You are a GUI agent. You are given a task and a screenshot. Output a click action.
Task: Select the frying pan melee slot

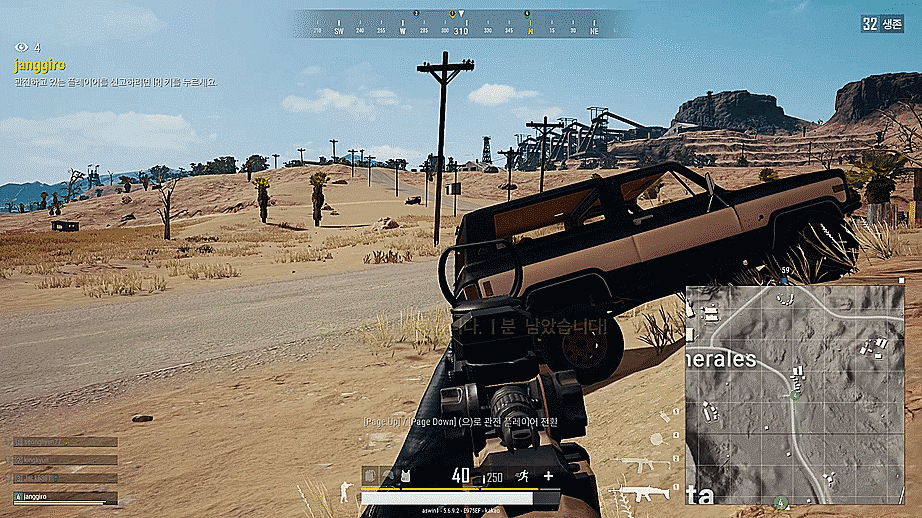(657, 439)
